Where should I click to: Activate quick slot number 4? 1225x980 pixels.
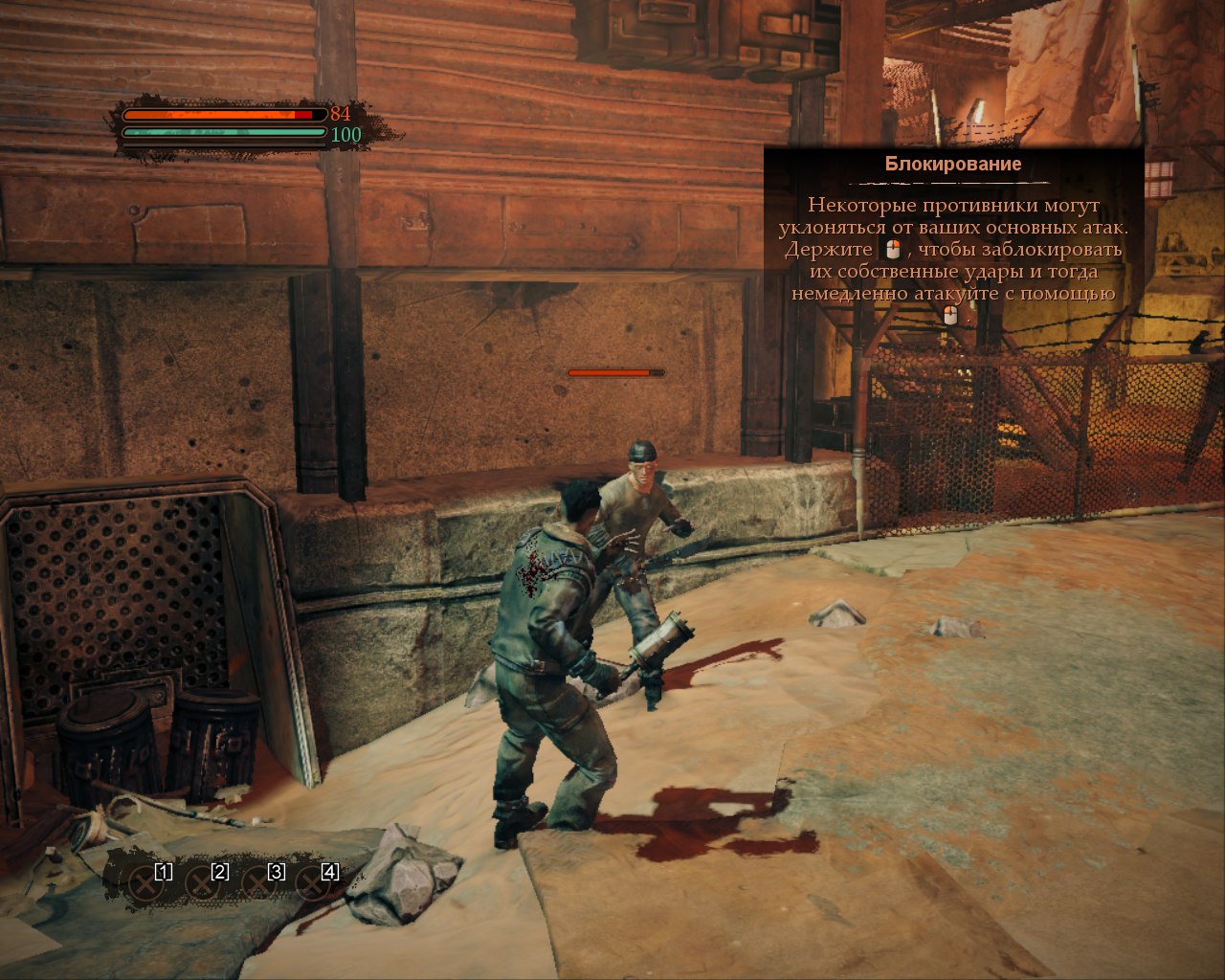(314, 882)
